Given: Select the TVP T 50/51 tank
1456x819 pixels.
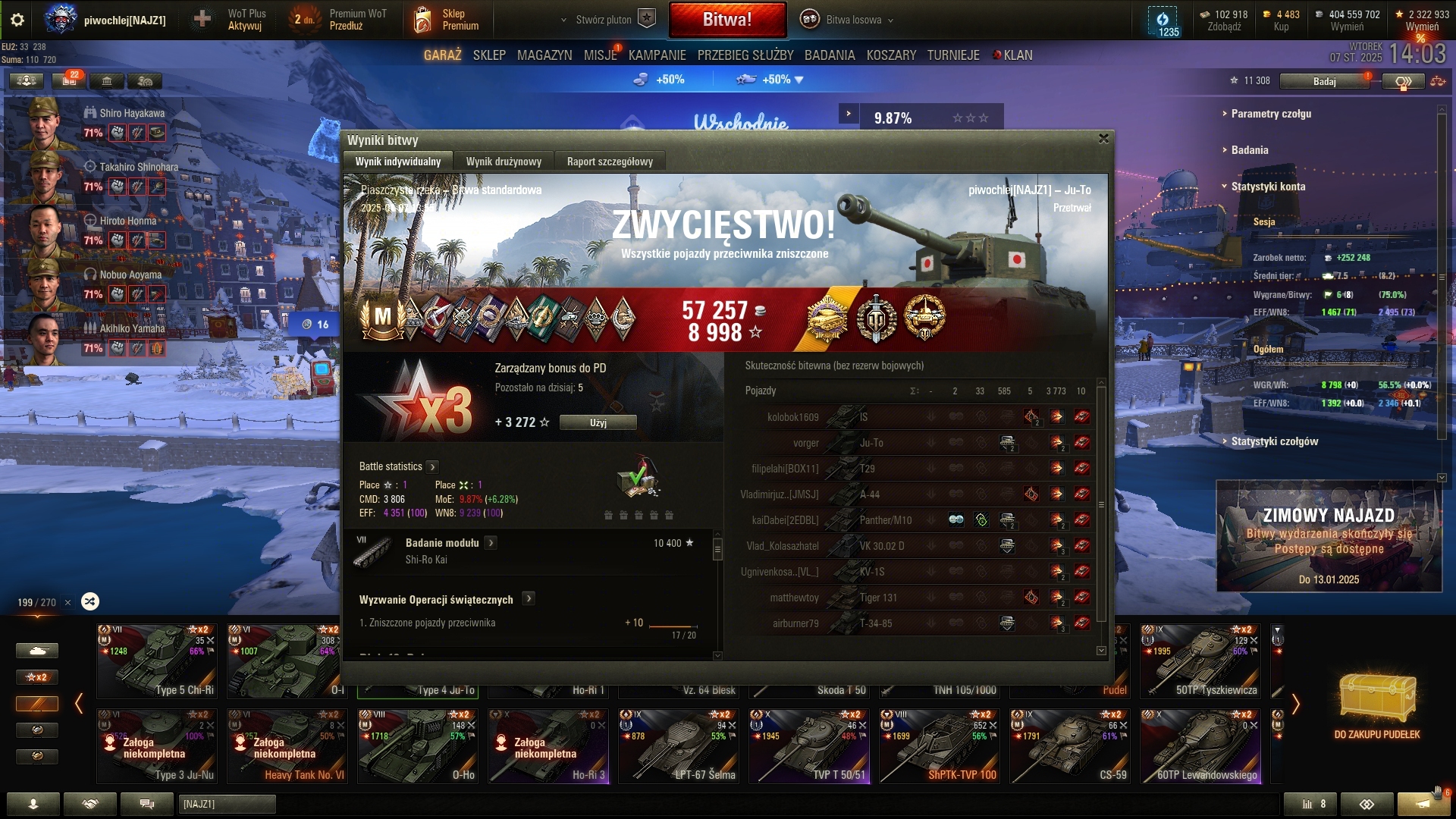Looking at the screenshot, I should (x=809, y=745).
